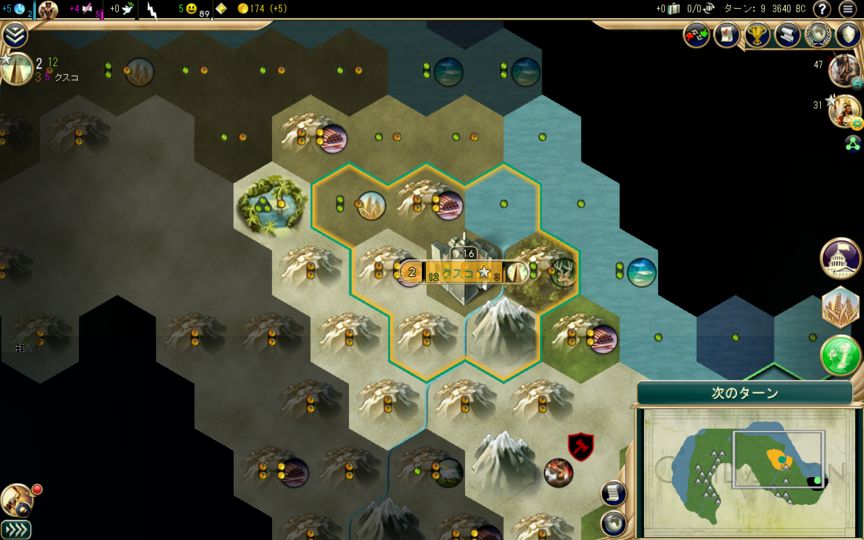864x540 pixels.
Task: Open the wheat hexagon notification
Action: [841, 307]
